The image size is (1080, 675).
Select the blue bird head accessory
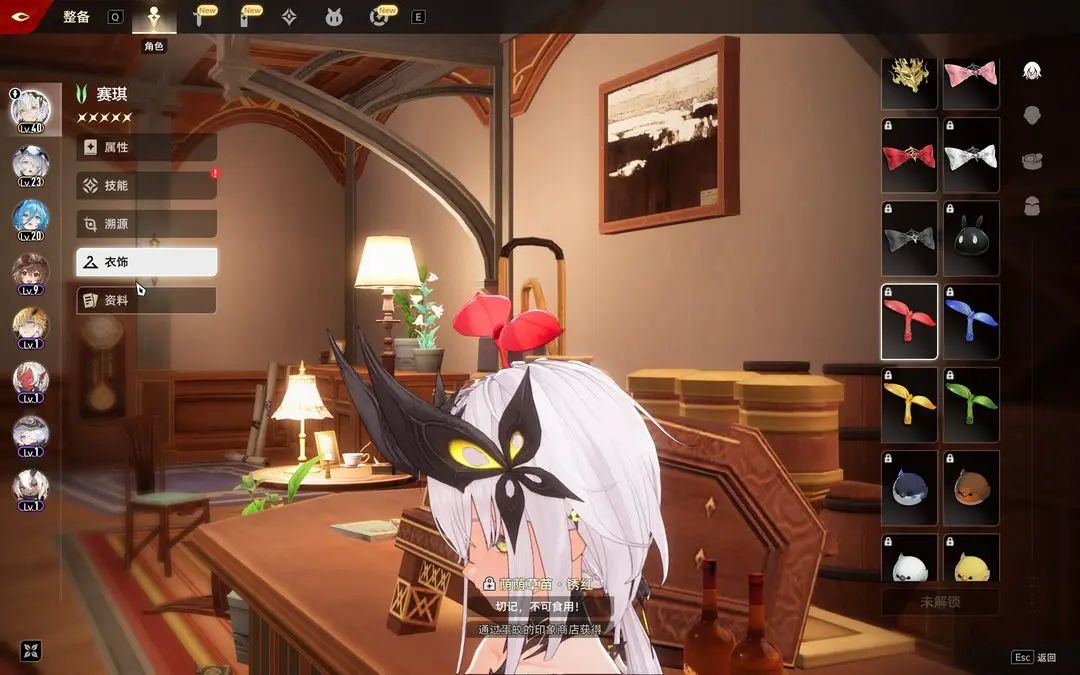click(x=909, y=487)
